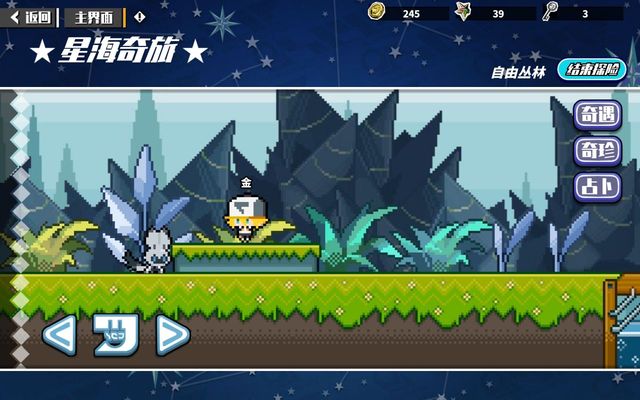
Task: Open the 奇珍 treasures panel
Action: [x=597, y=152]
